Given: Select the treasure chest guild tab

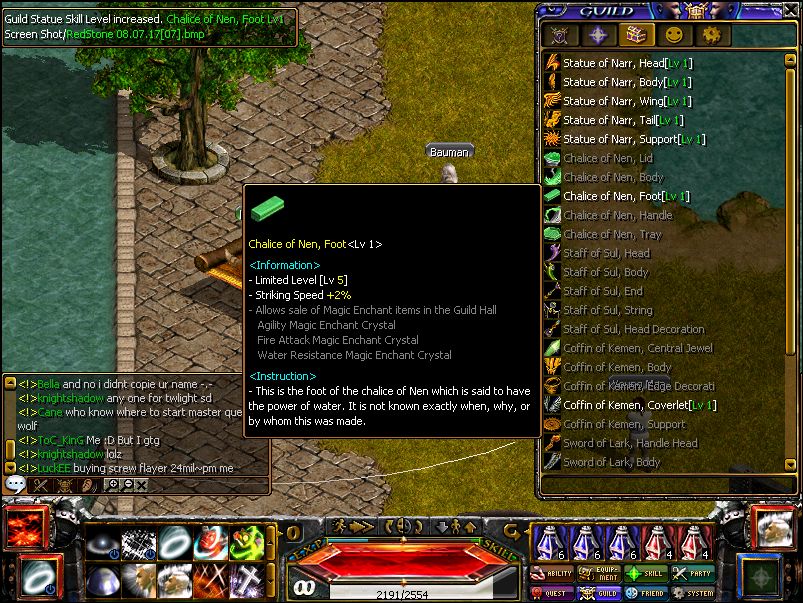Looking at the screenshot, I should (x=636, y=35).
